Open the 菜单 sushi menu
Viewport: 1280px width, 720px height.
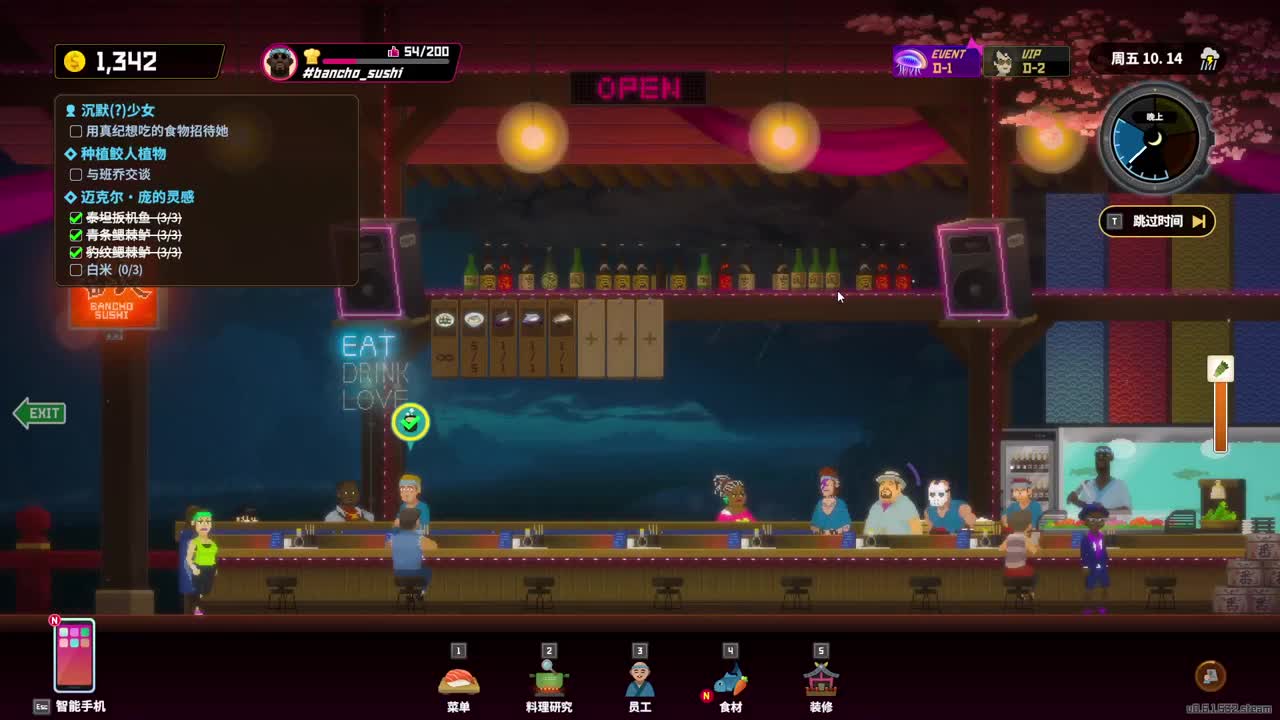pyautogui.click(x=459, y=680)
